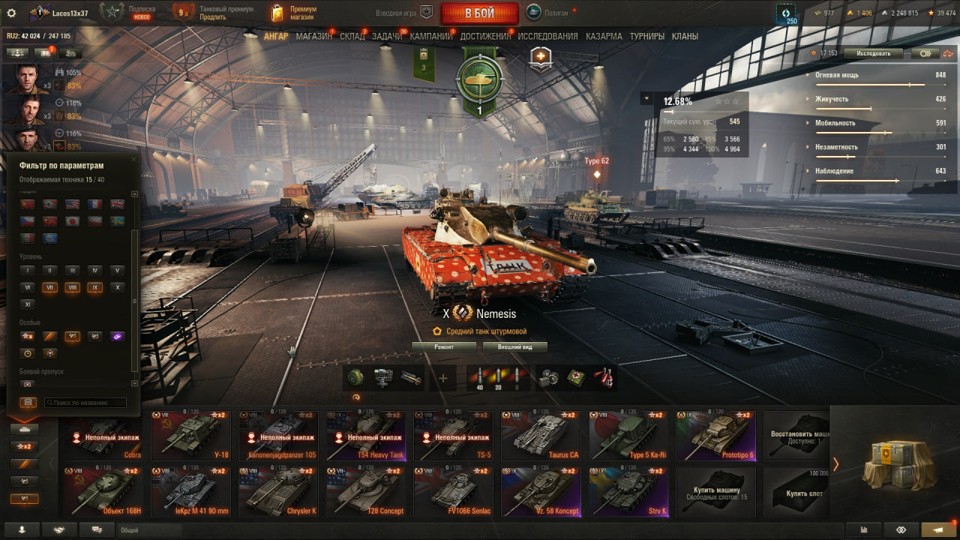This screenshot has height=540, width=960.
Task: Open the ДОСТИЖЕНИЯ tab
Action: [485, 36]
